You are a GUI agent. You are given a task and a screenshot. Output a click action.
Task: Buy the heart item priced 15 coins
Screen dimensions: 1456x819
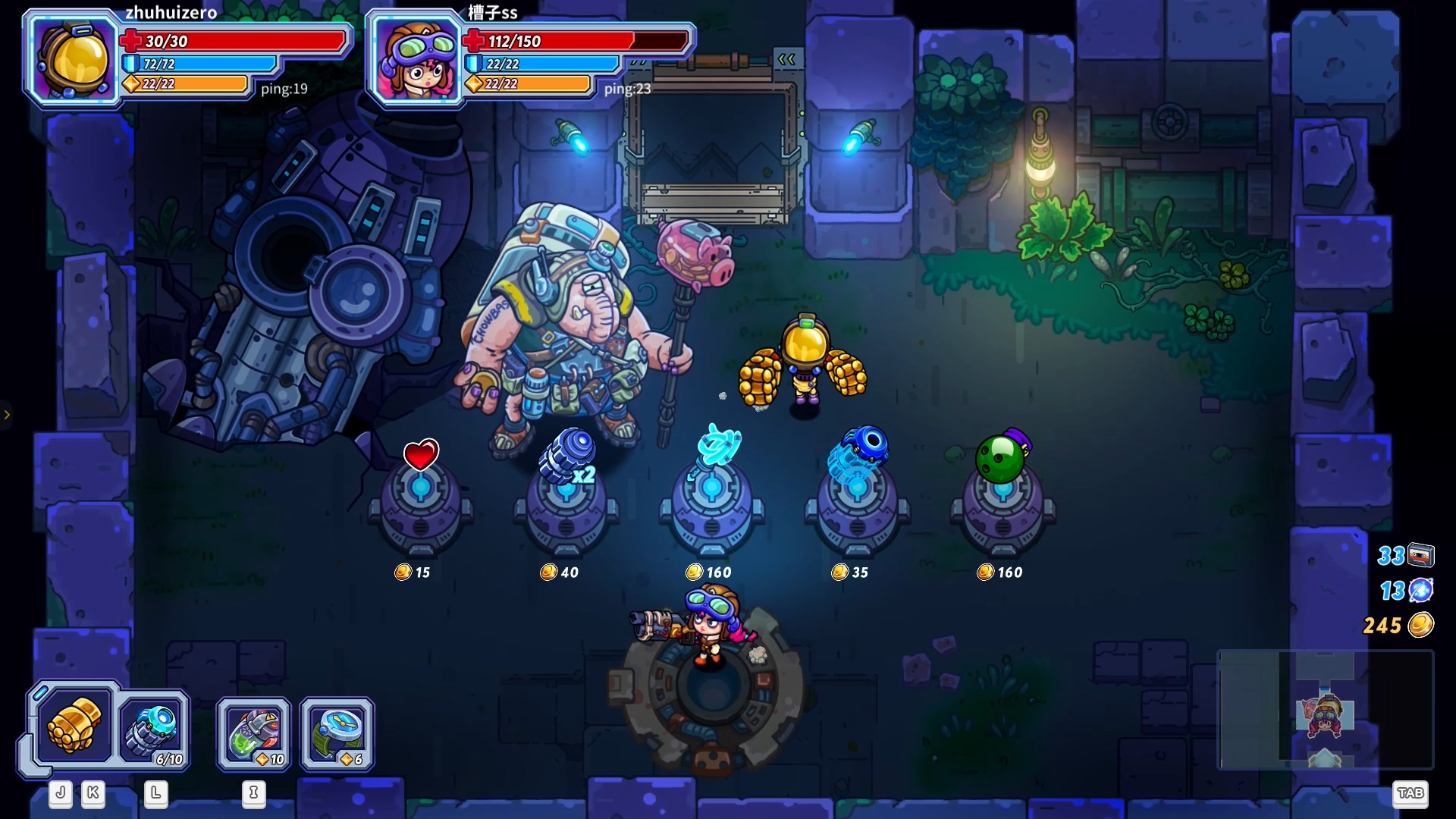[x=420, y=455]
